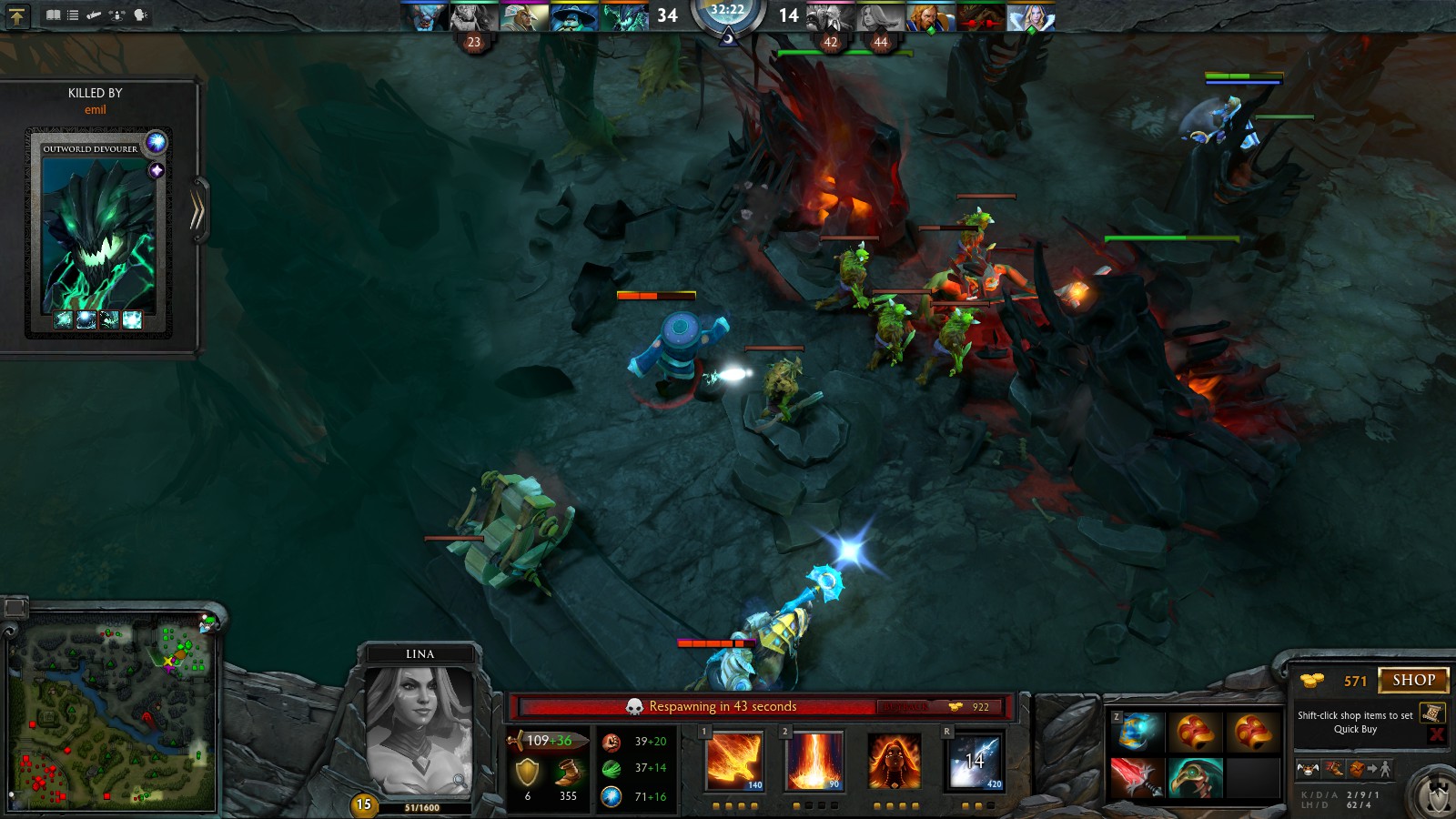Expand the Killed By panel arrow
The image size is (1456, 819).
[x=197, y=211]
